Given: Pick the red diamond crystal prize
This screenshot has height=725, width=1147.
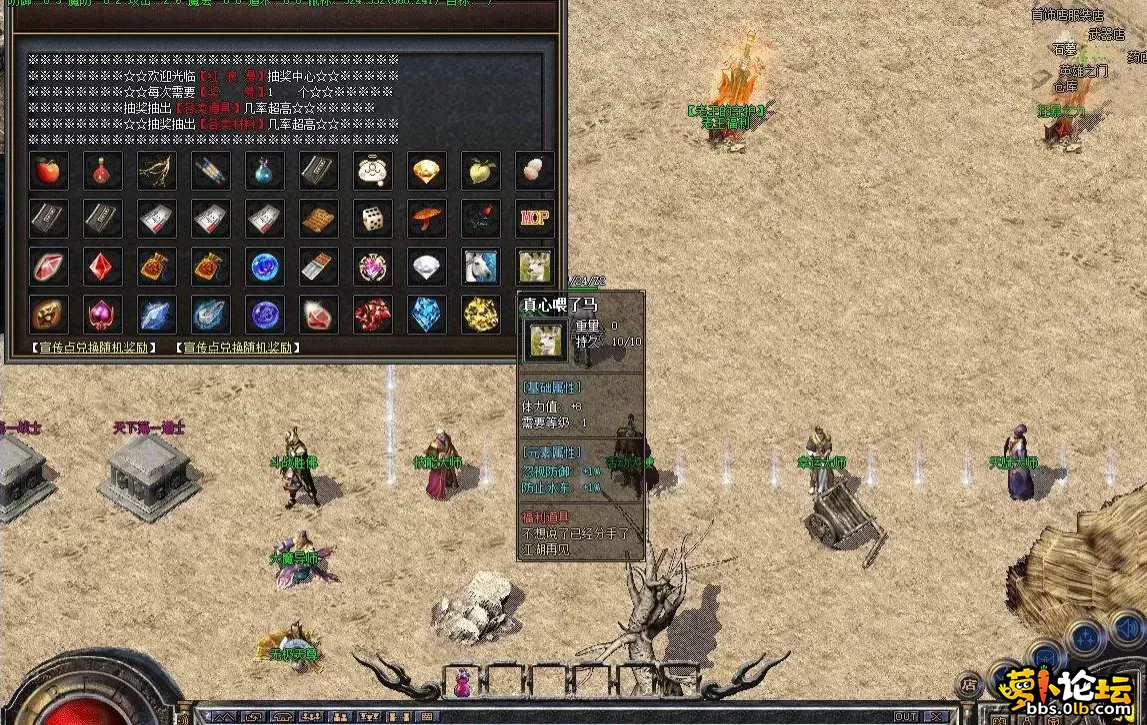Looking at the screenshot, I should pos(102,267).
